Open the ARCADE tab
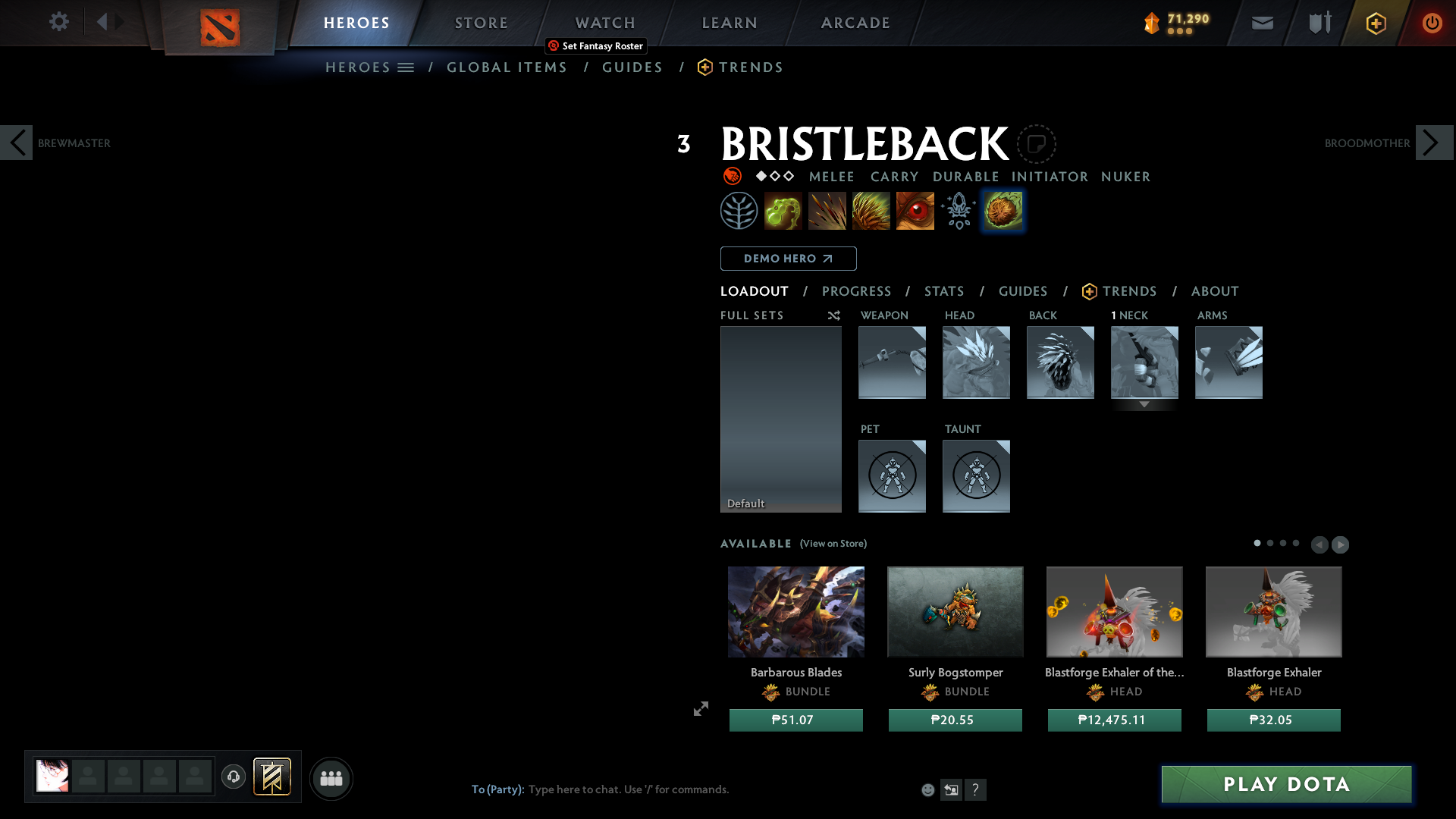This screenshot has height=819, width=1456. pos(855,23)
